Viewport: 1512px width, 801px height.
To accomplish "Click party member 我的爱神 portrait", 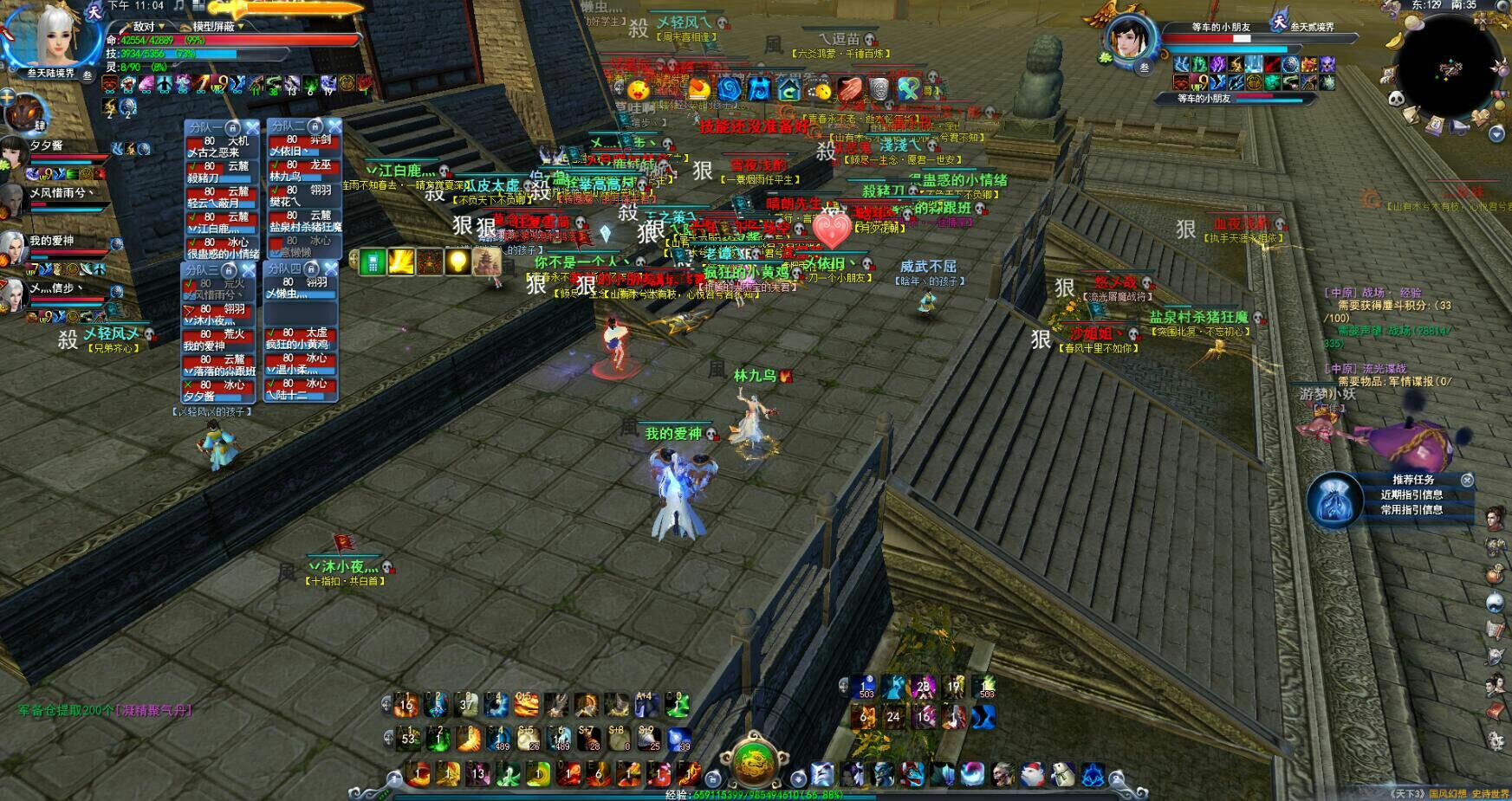I will click(x=14, y=246).
